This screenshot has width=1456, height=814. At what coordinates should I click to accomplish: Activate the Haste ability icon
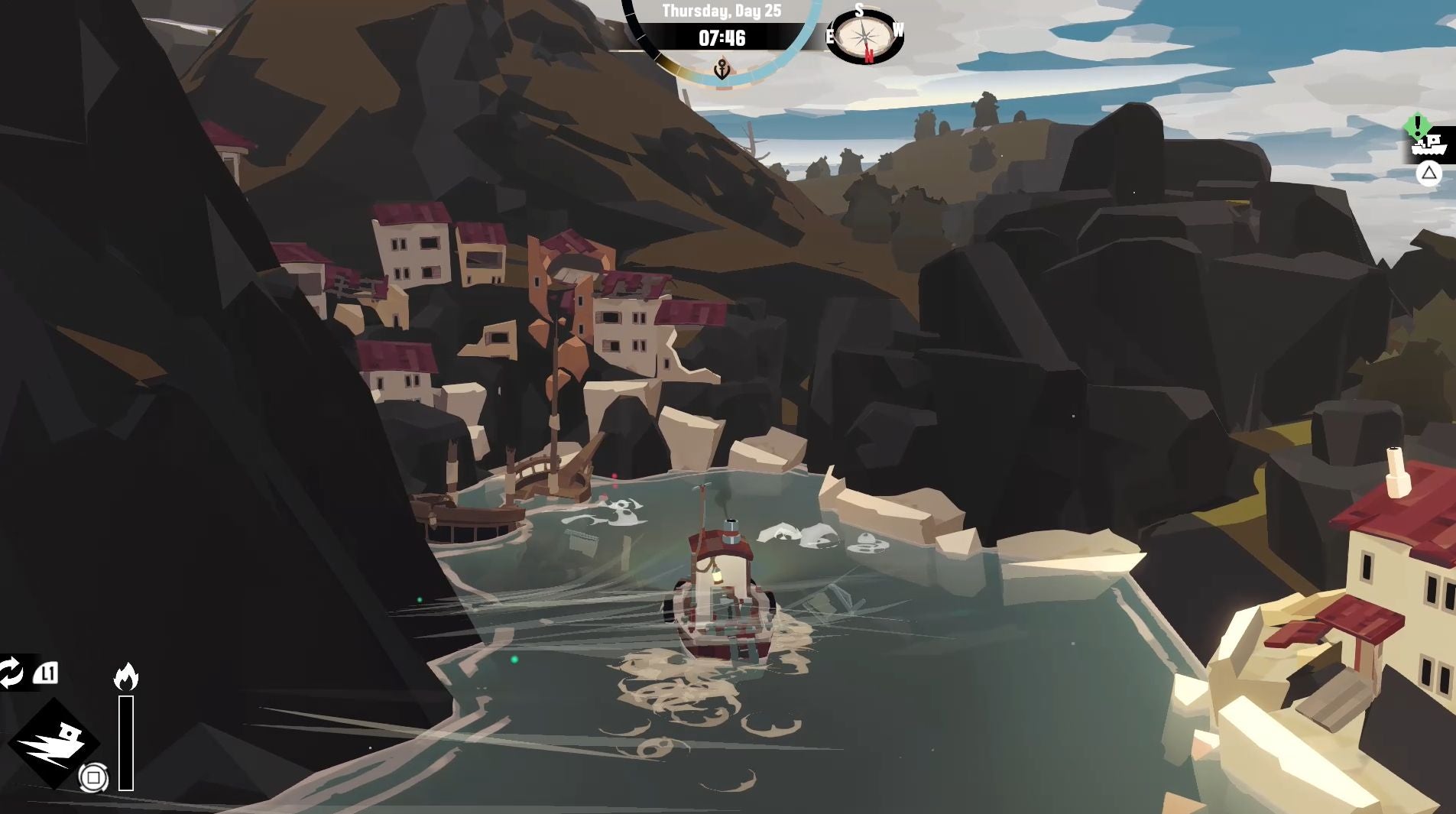[x=54, y=742]
